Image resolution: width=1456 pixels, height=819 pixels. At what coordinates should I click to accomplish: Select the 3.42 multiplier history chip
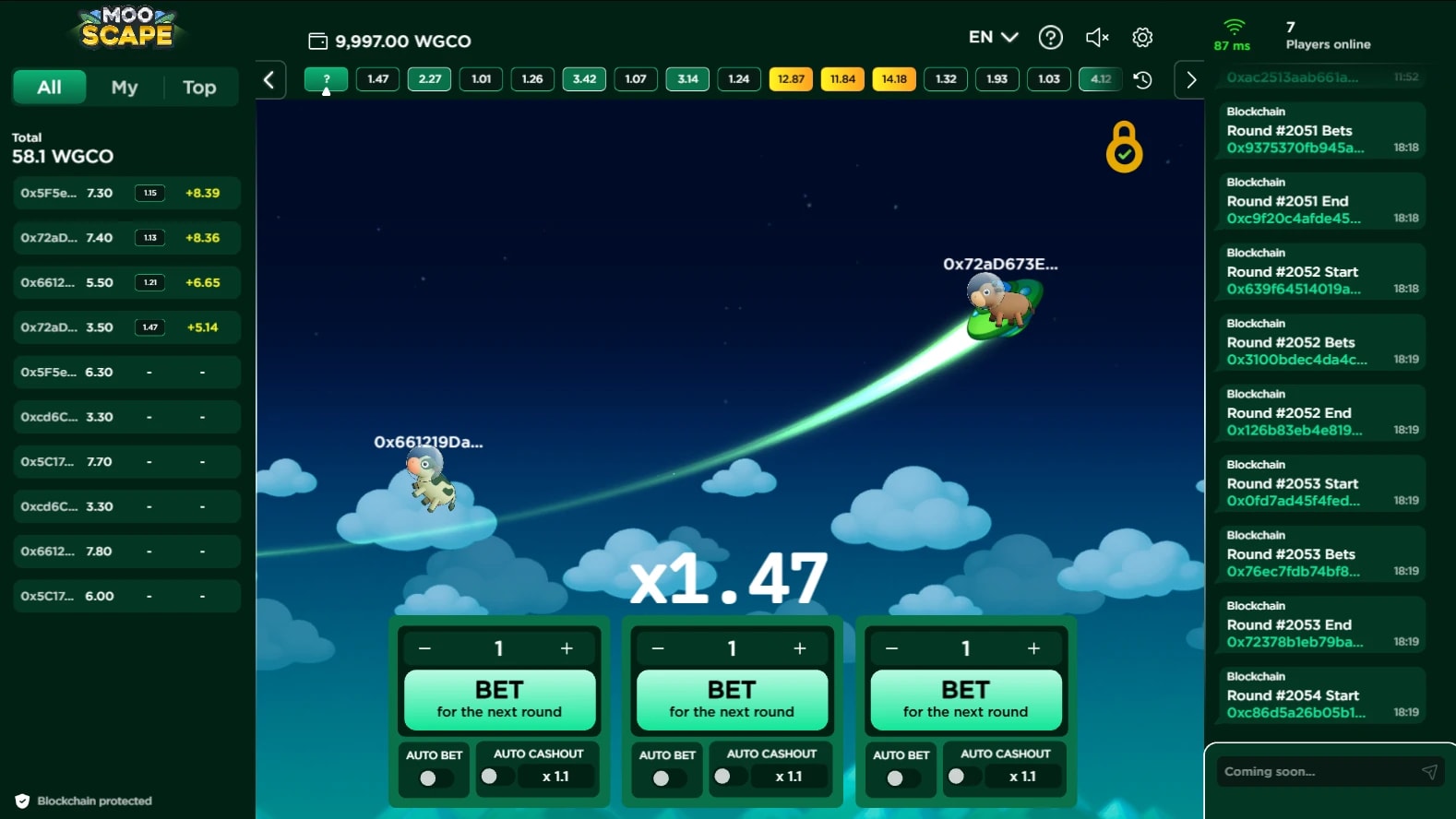pos(584,79)
